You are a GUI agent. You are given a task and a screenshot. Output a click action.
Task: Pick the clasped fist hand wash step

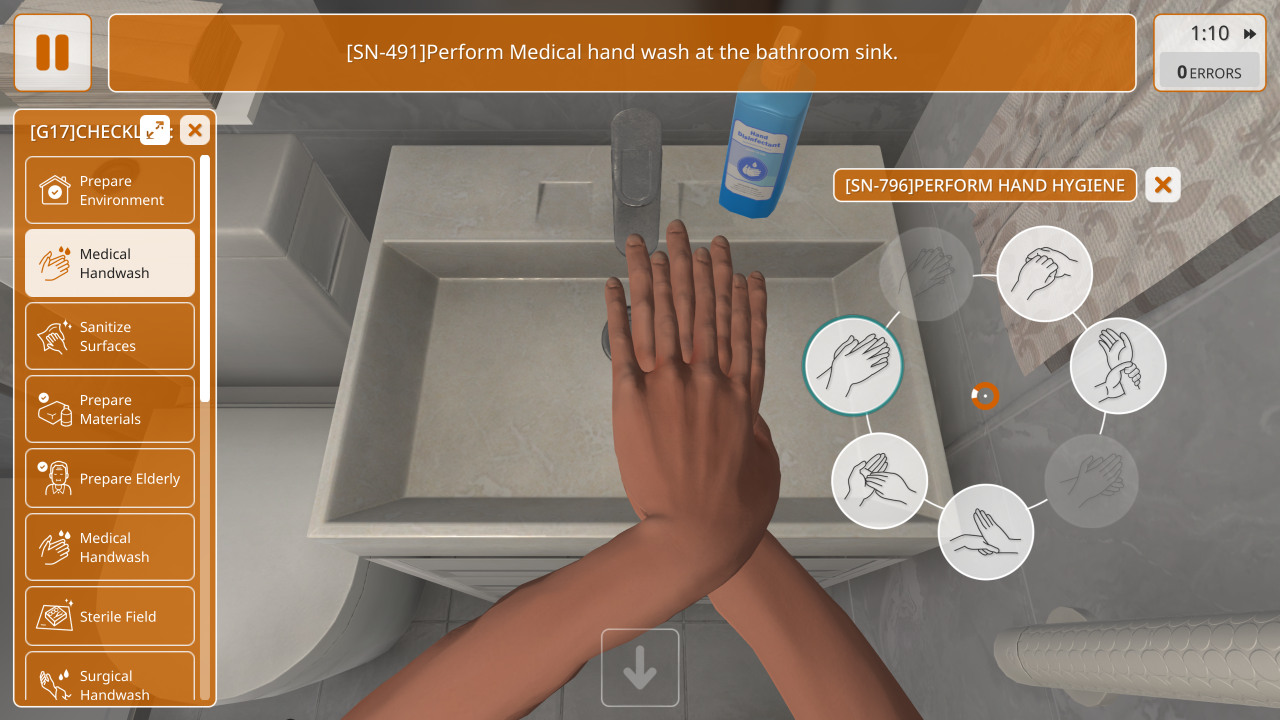point(1045,273)
